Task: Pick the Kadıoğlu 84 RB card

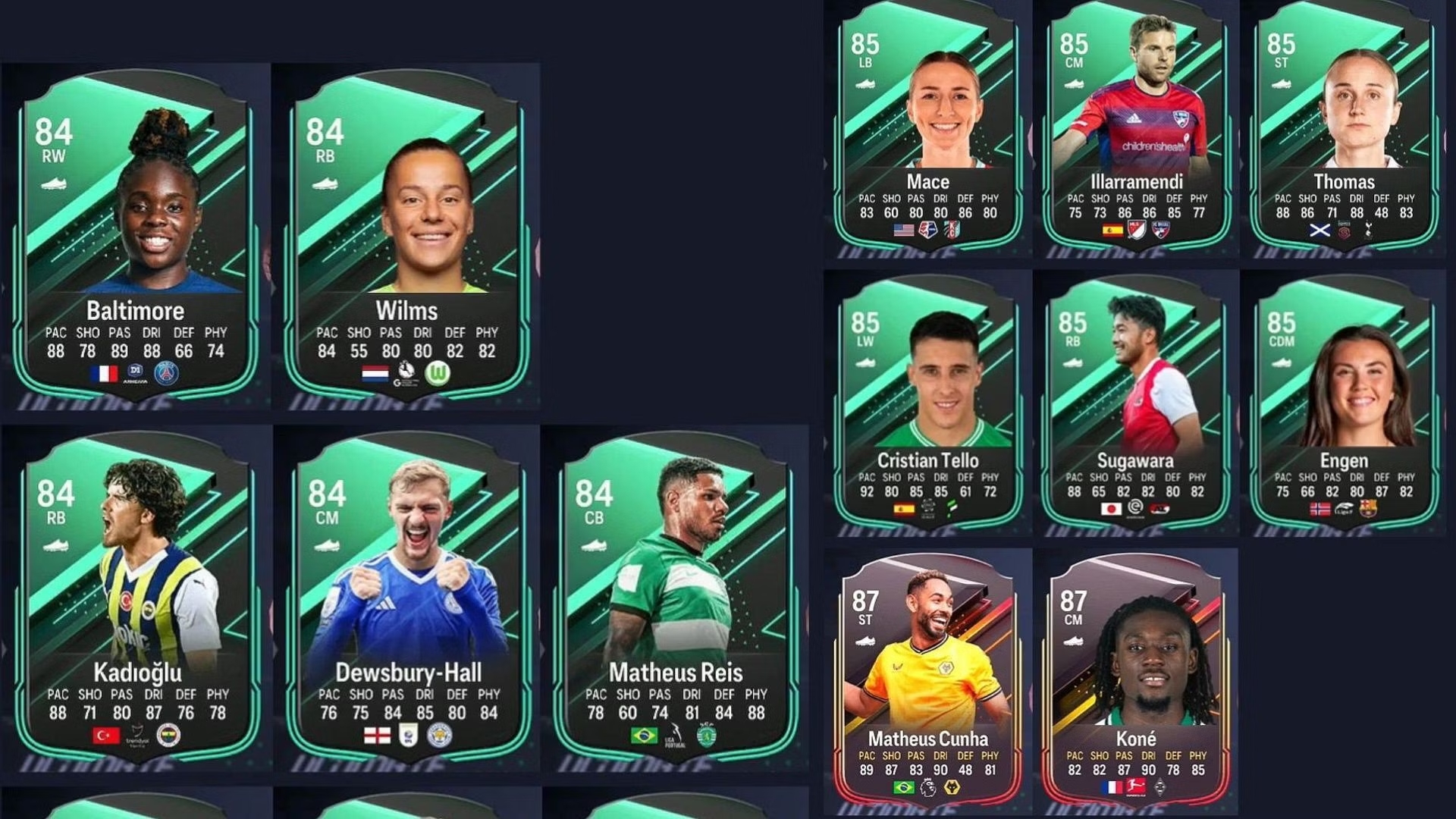Action: [137, 599]
